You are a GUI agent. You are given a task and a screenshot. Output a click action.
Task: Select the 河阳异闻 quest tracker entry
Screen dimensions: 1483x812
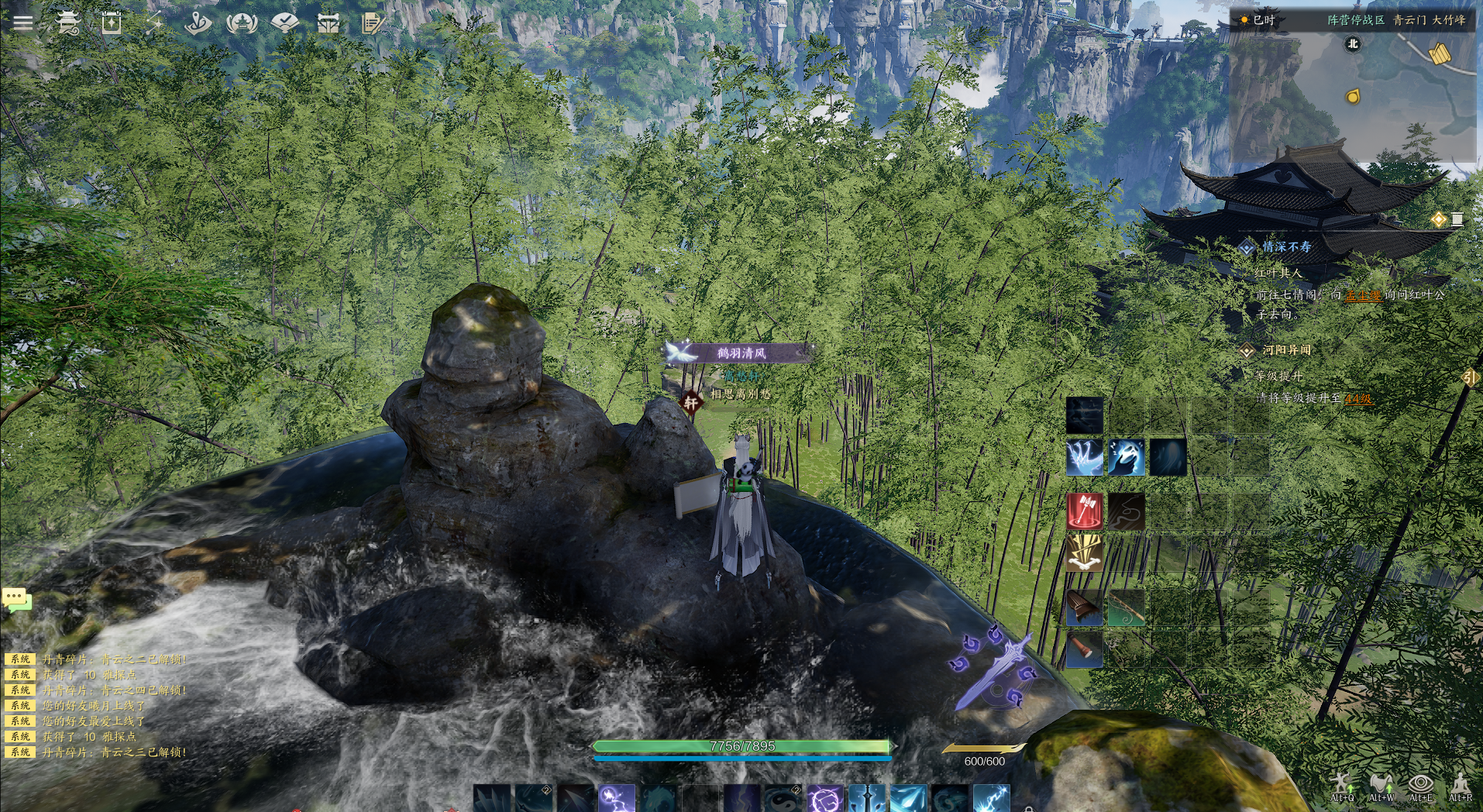click(1286, 350)
